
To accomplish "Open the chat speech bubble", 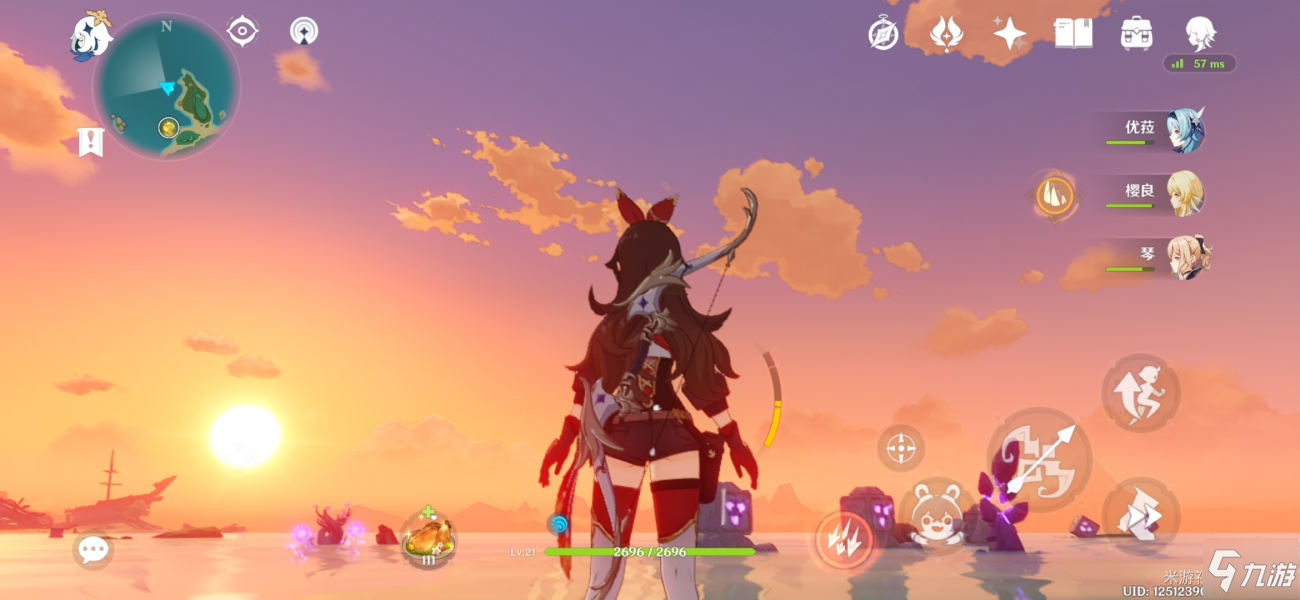I will click(93, 549).
